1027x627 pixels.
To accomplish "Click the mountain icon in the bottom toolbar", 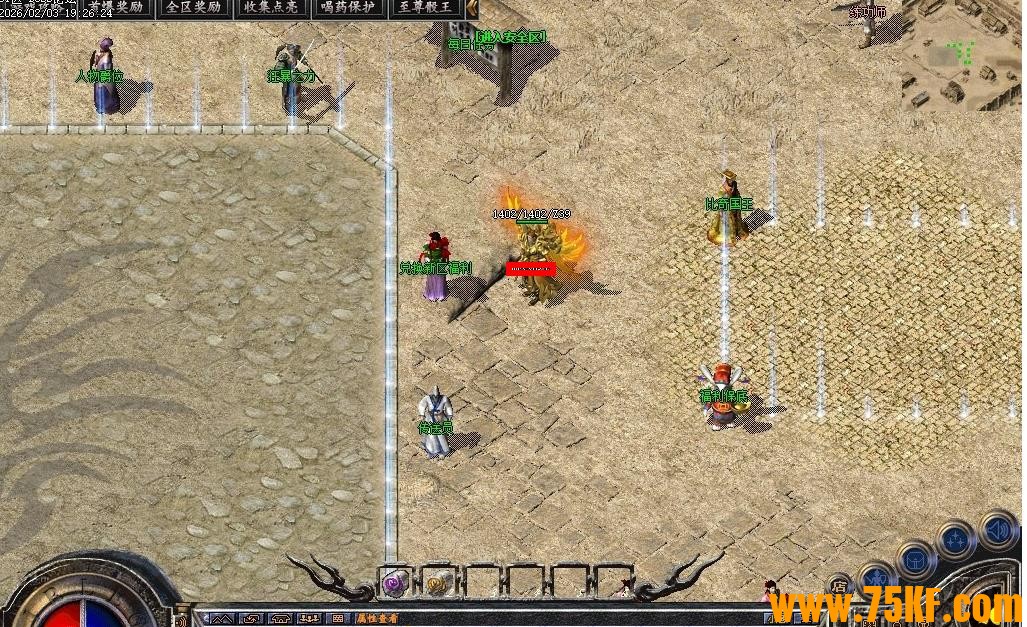I will 221,619.
